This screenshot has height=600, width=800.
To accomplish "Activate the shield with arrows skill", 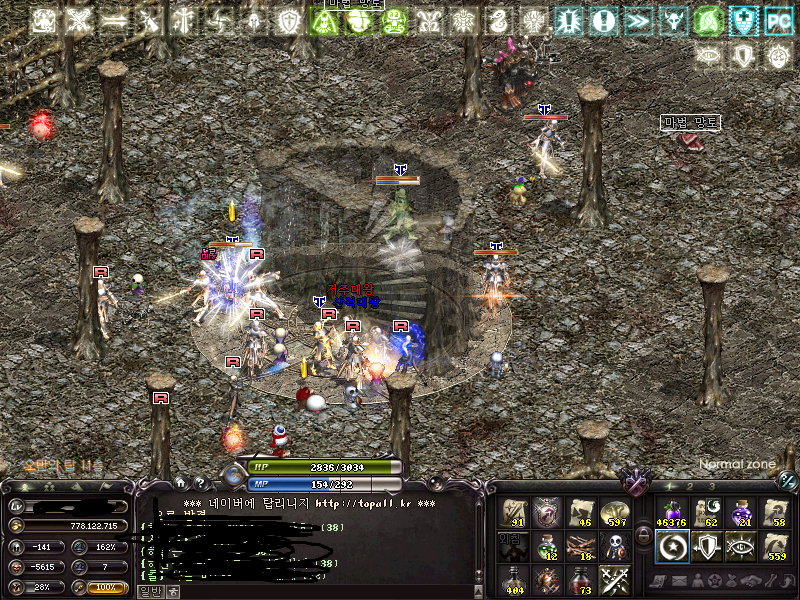I will [706, 546].
